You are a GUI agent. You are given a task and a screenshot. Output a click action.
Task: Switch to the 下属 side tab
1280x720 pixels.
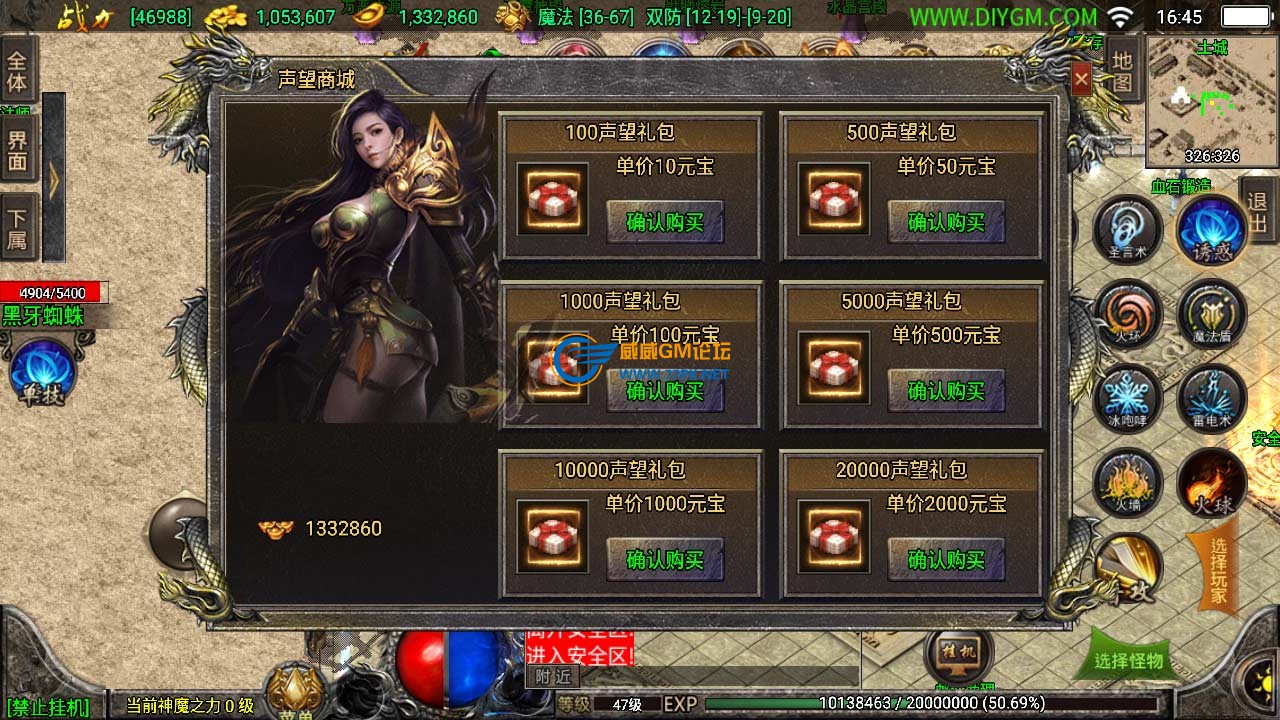point(18,231)
